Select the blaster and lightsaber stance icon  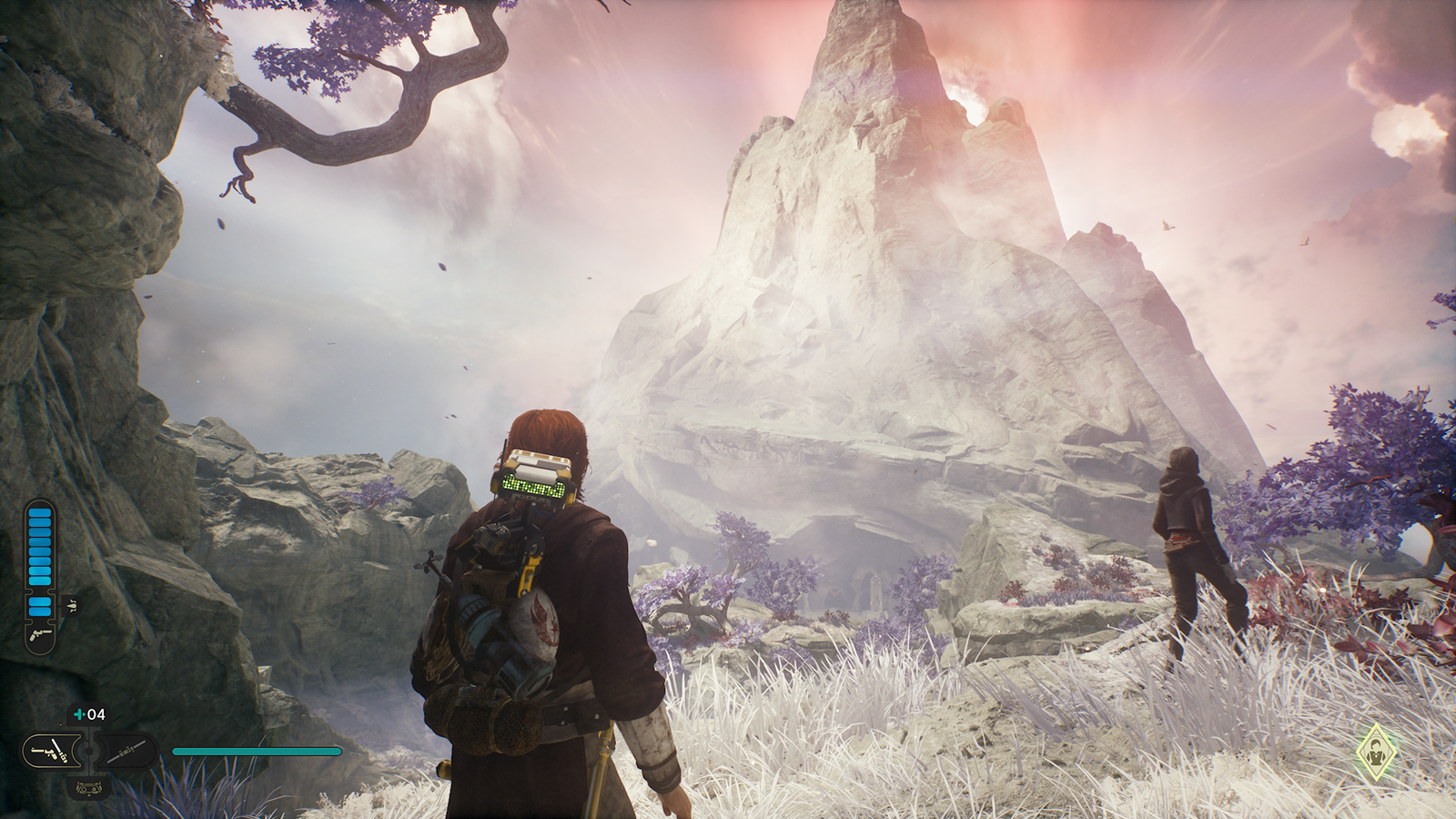[50, 752]
